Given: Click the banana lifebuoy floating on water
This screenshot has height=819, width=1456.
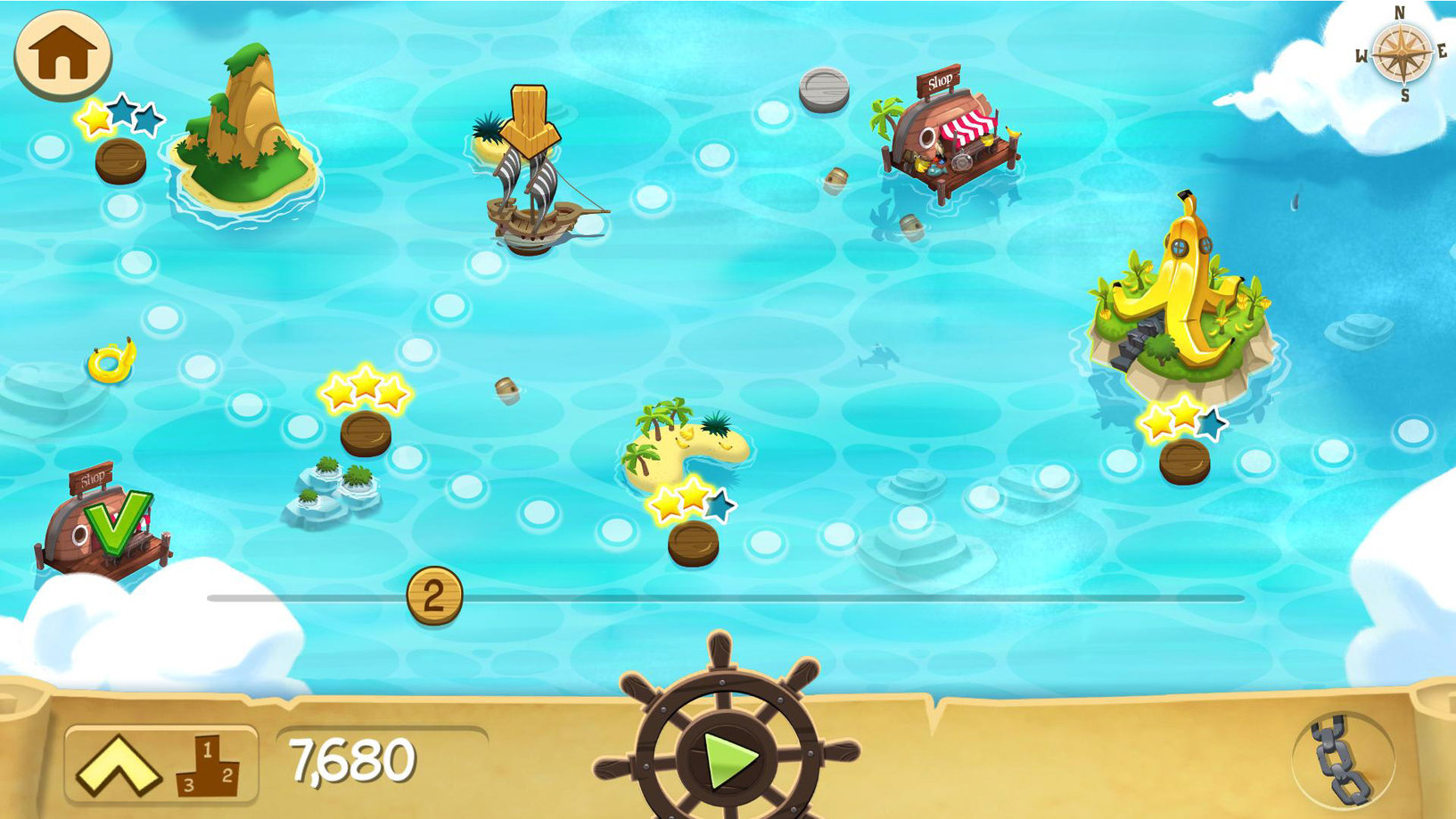Looking at the screenshot, I should click(x=109, y=361).
